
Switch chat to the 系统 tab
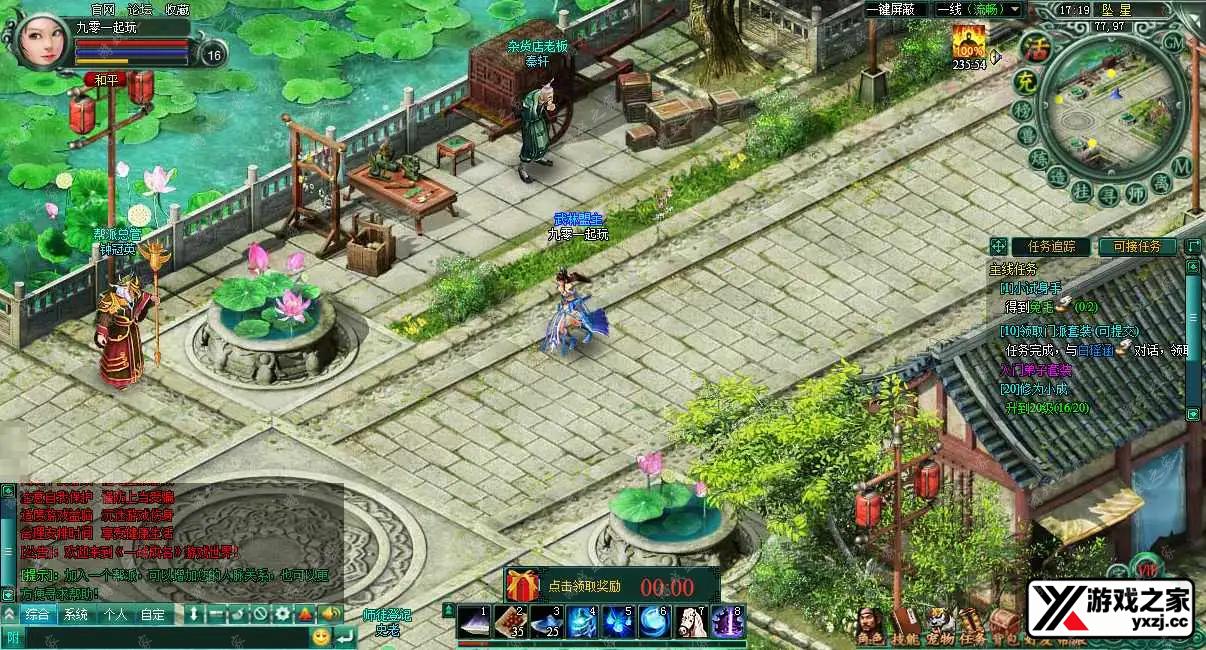point(76,614)
